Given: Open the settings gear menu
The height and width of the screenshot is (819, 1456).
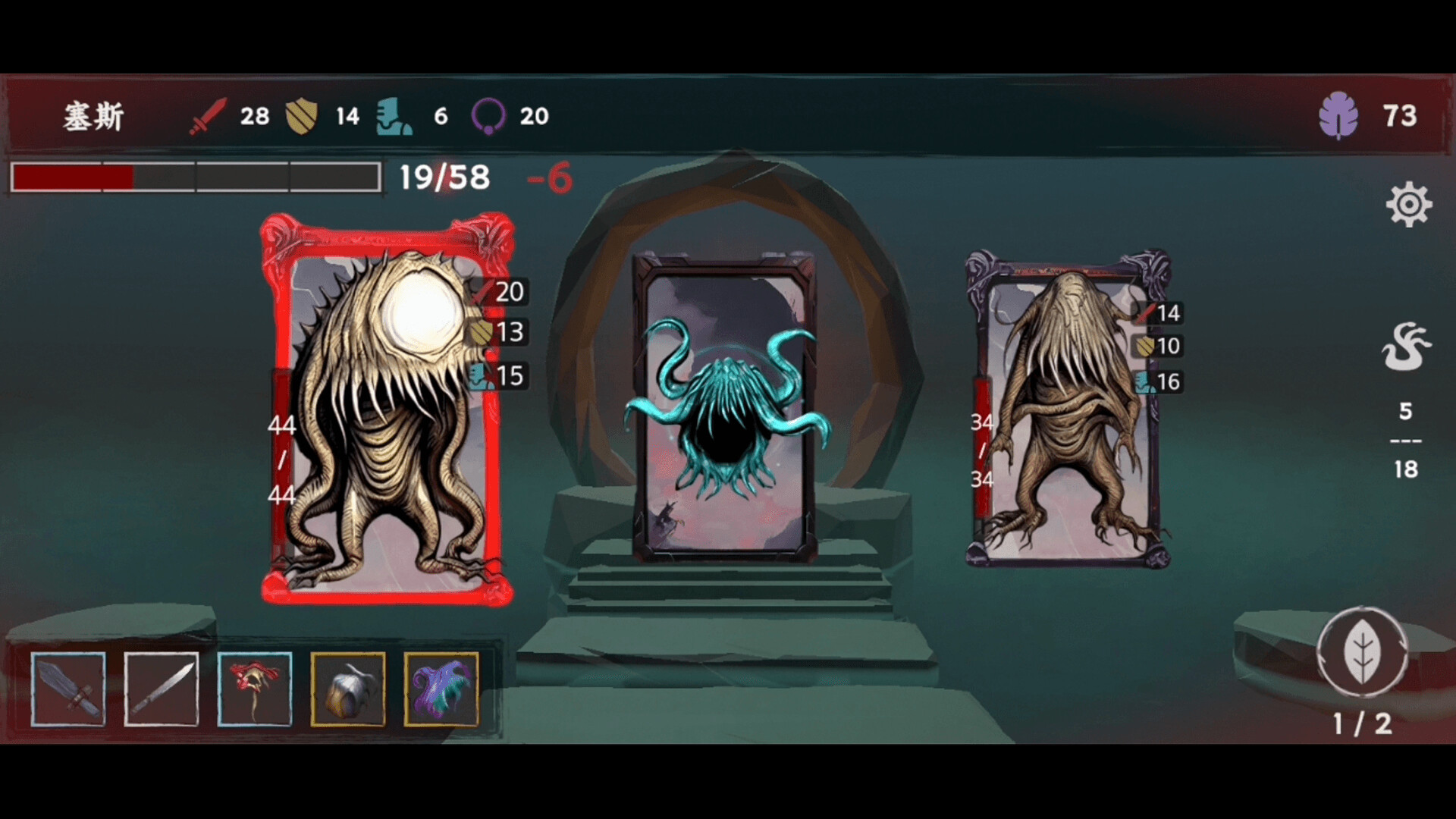Looking at the screenshot, I should point(1408,202).
